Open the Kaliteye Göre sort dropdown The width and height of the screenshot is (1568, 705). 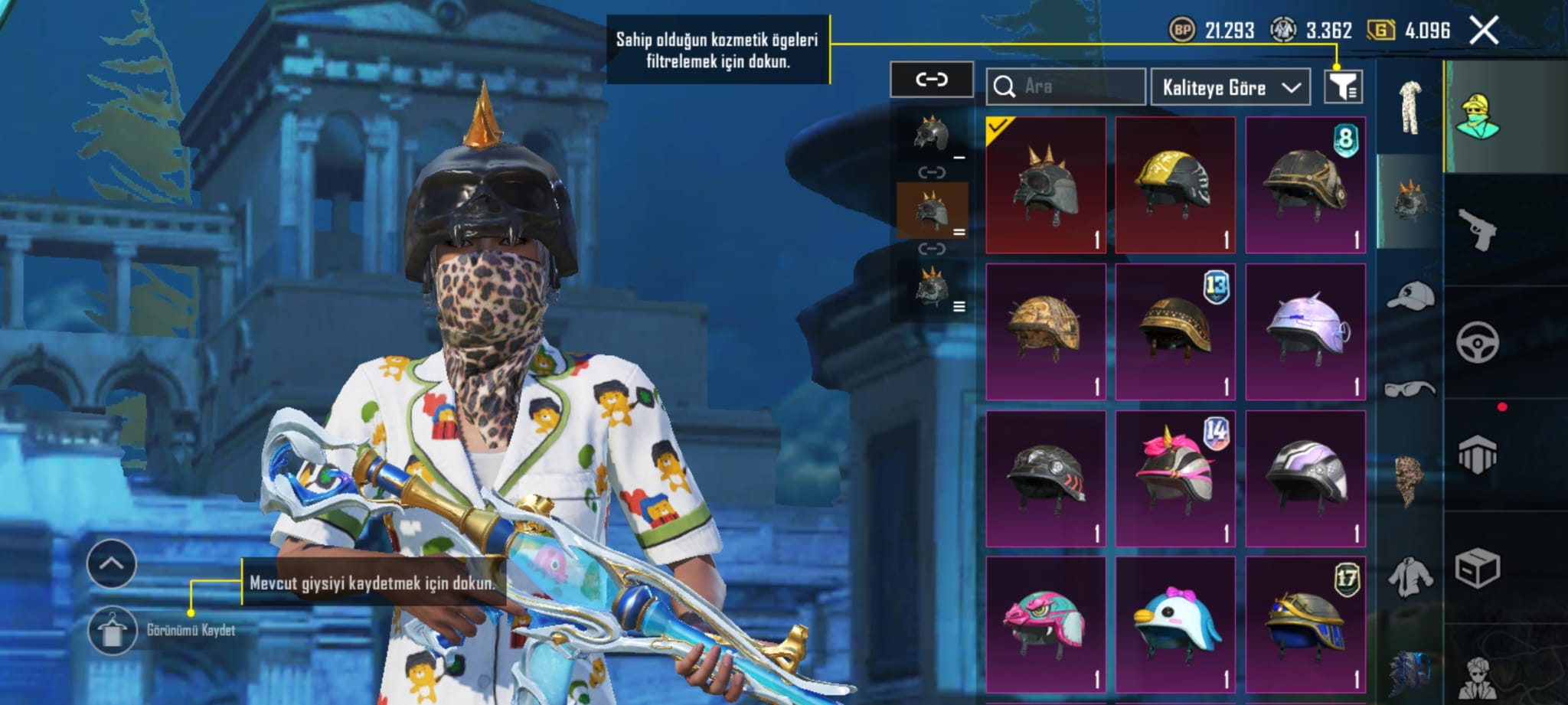pyautogui.click(x=1230, y=87)
